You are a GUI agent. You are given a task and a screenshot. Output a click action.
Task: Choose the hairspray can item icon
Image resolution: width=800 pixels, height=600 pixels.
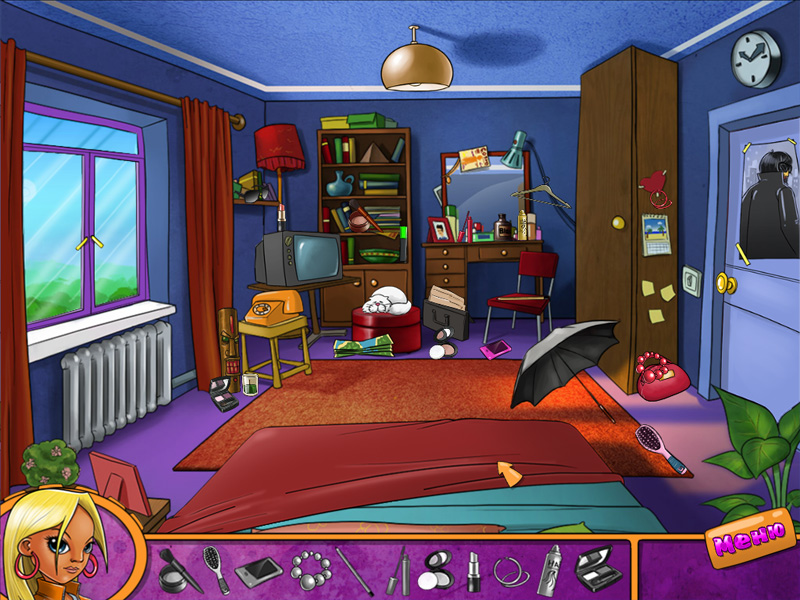(550, 571)
